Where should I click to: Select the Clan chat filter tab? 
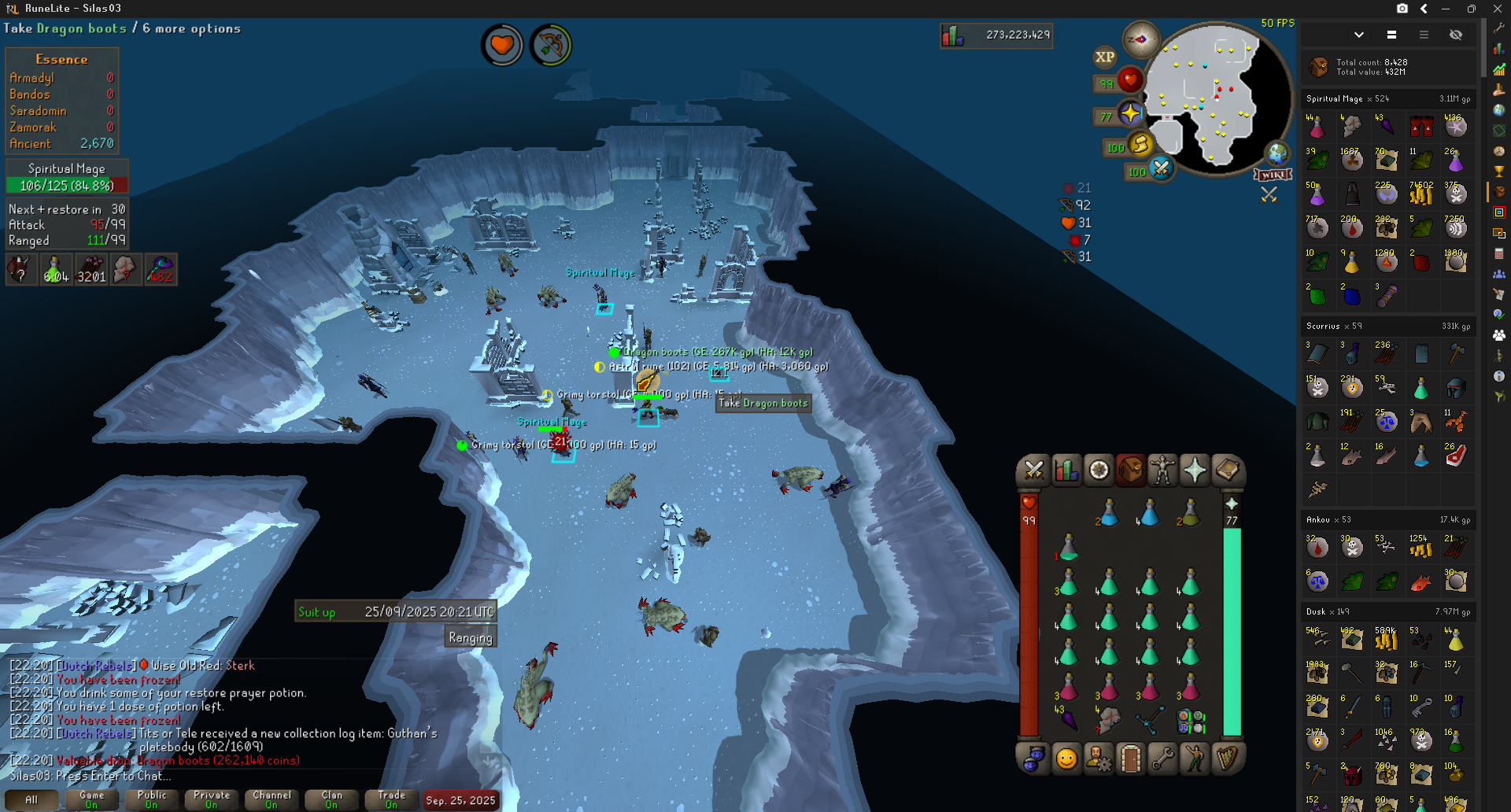[331, 799]
